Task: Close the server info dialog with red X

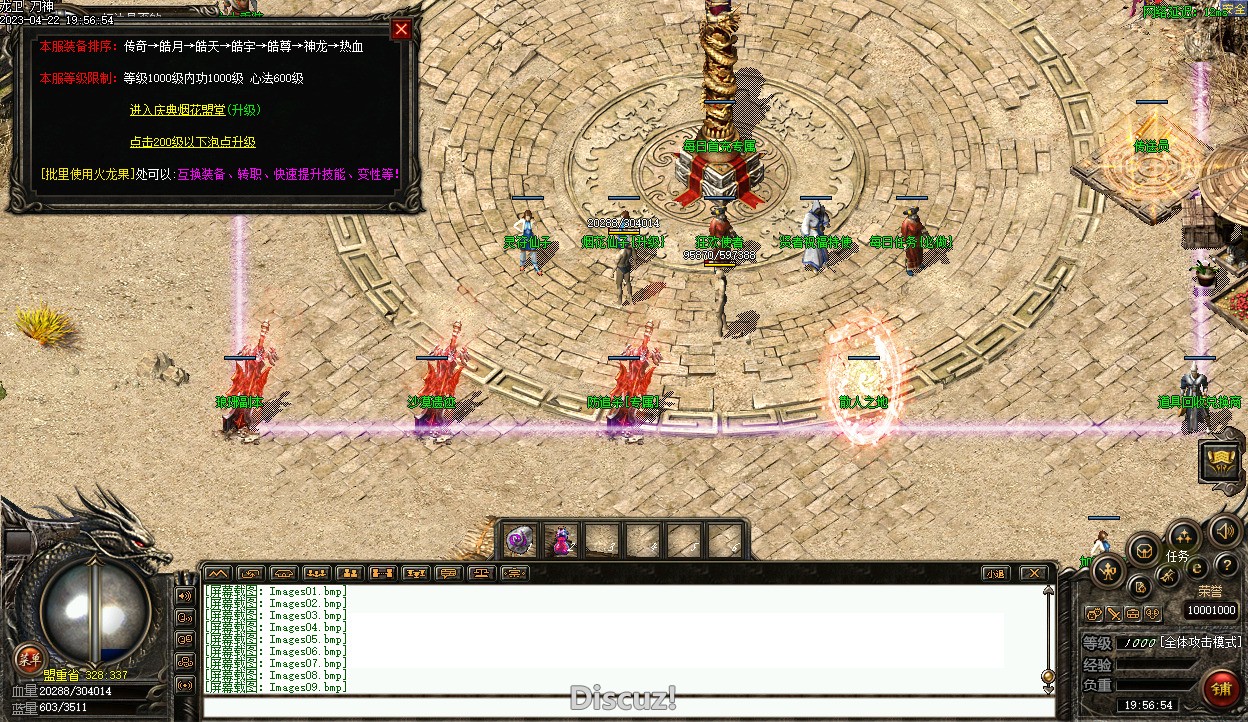Action: (401, 29)
